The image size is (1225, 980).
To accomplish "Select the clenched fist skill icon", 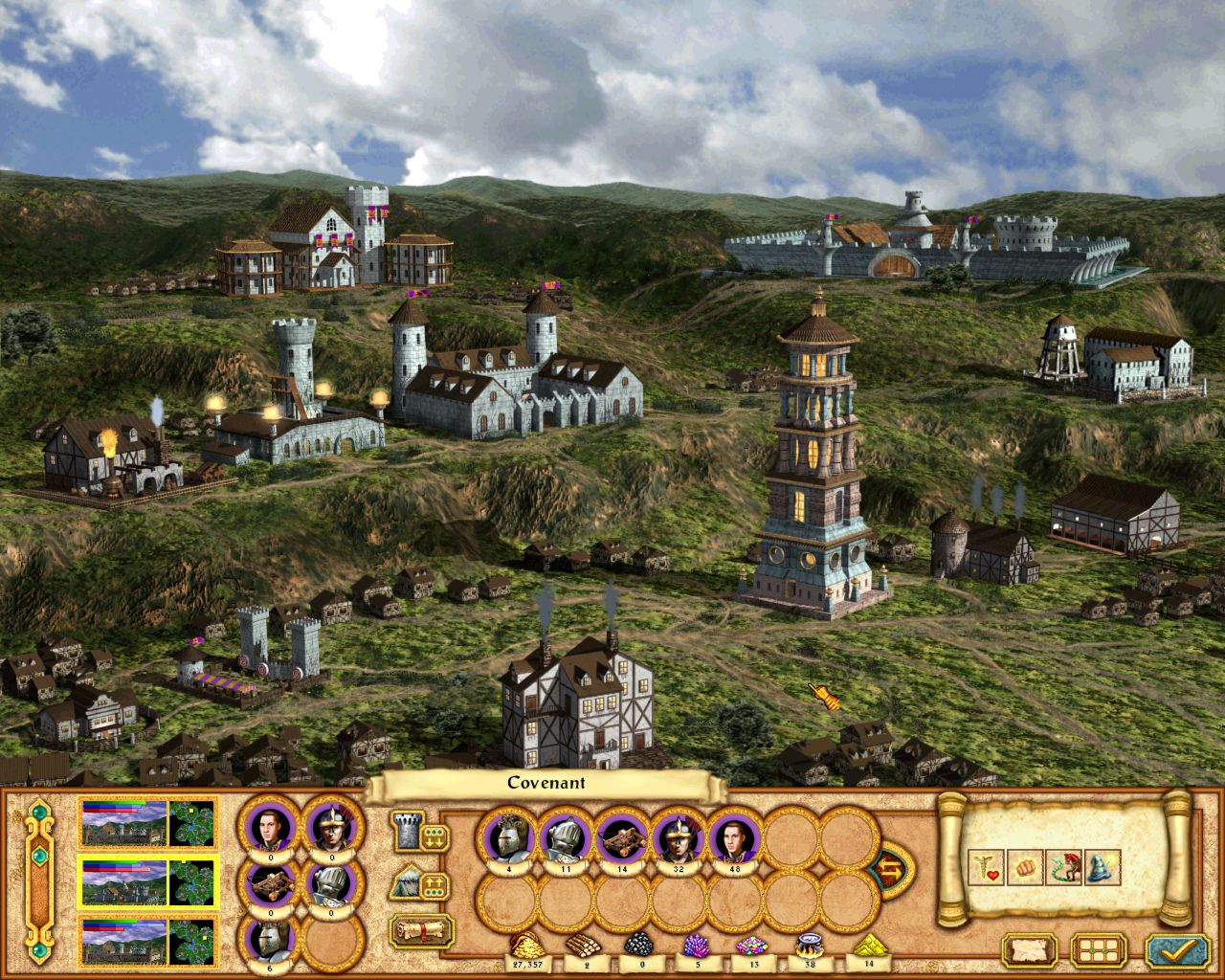I will tap(1024, 868).
